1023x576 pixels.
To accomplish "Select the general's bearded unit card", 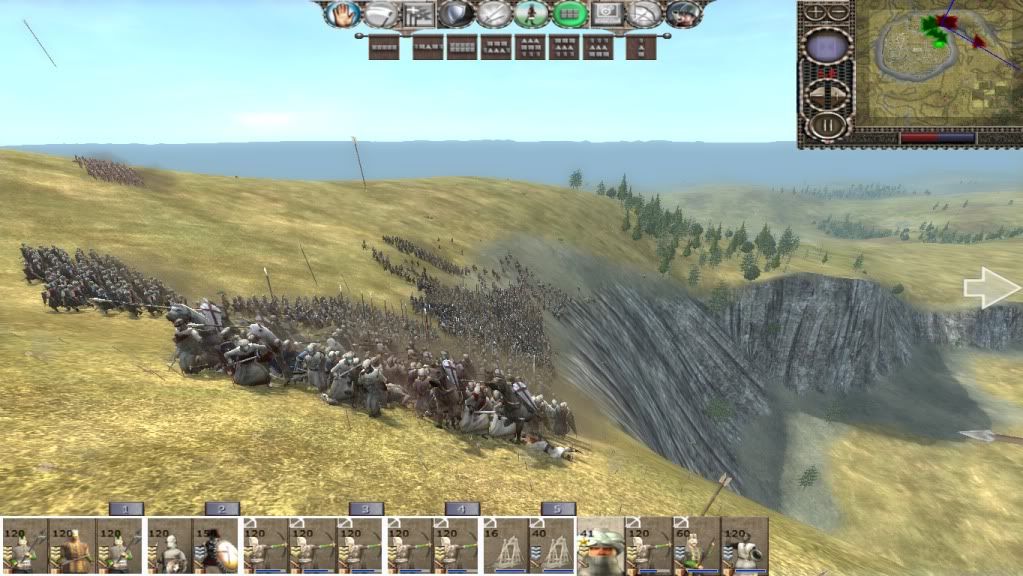I will (x=601, y=546).
